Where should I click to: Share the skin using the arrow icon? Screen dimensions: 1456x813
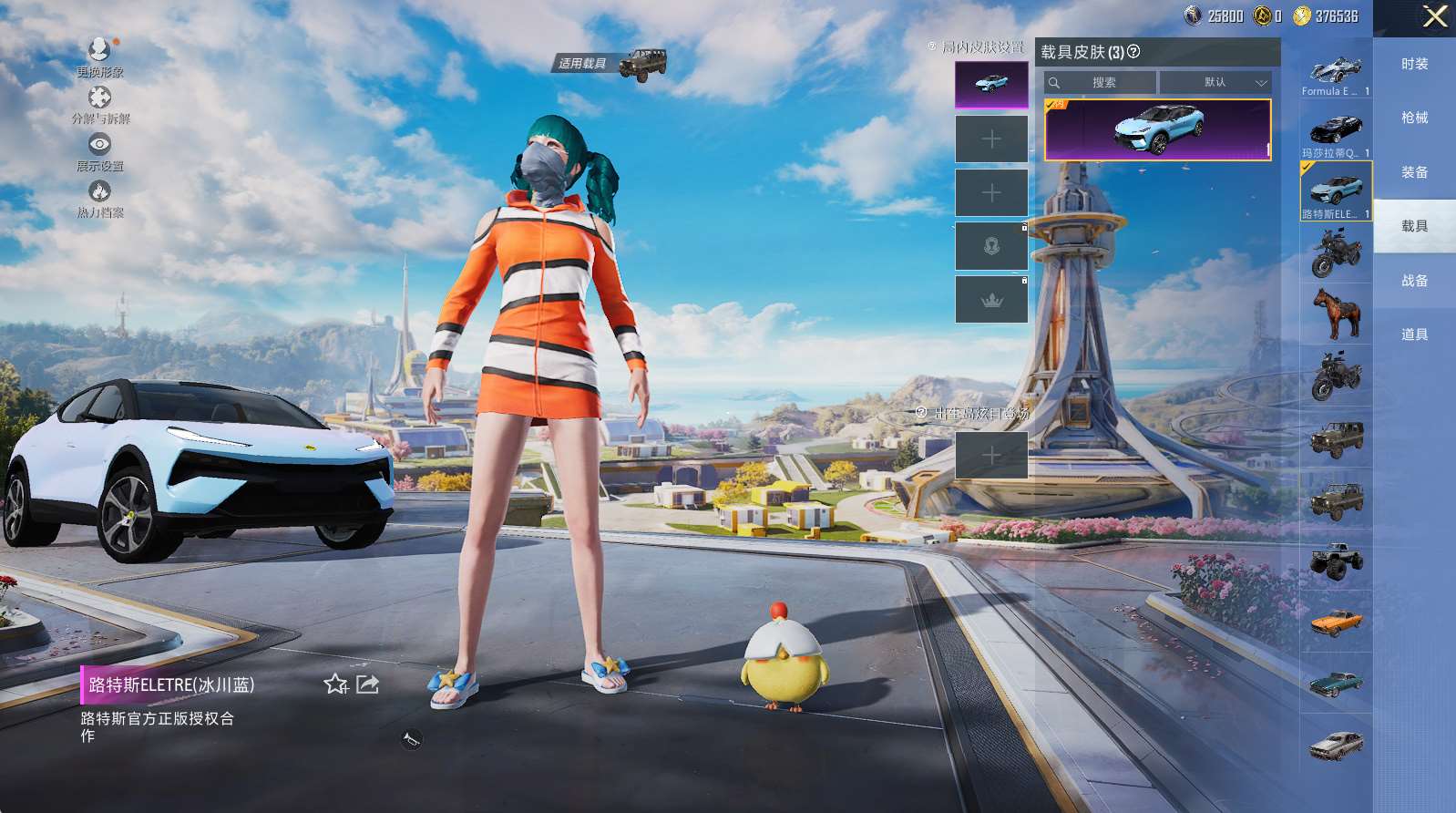tap(368, 684)
